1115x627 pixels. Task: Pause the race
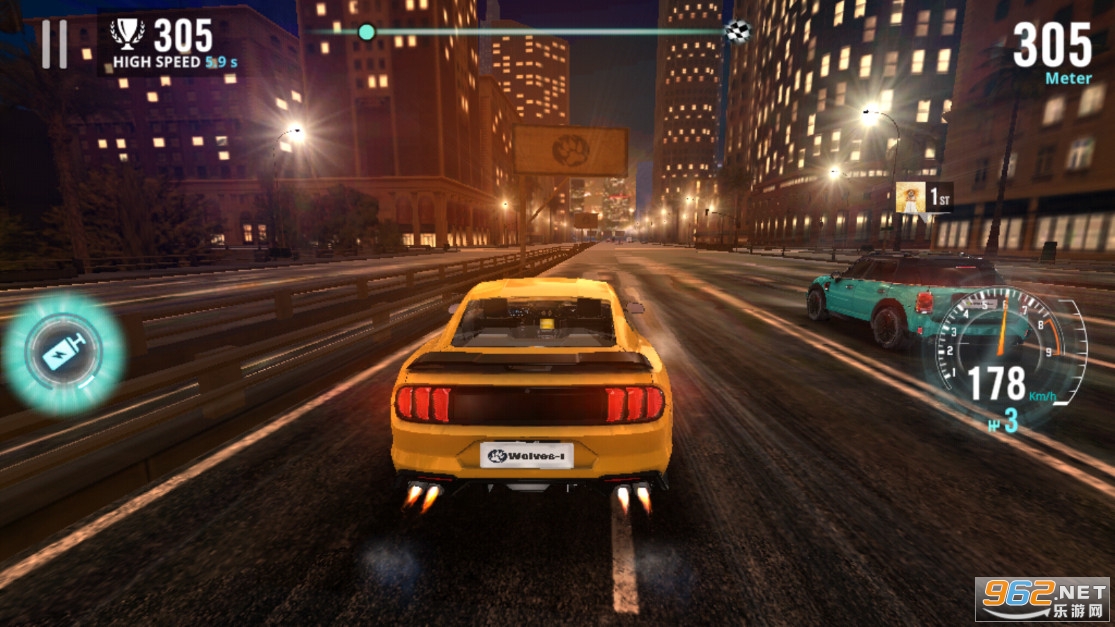pyautogui.click(x=54, y=45)
